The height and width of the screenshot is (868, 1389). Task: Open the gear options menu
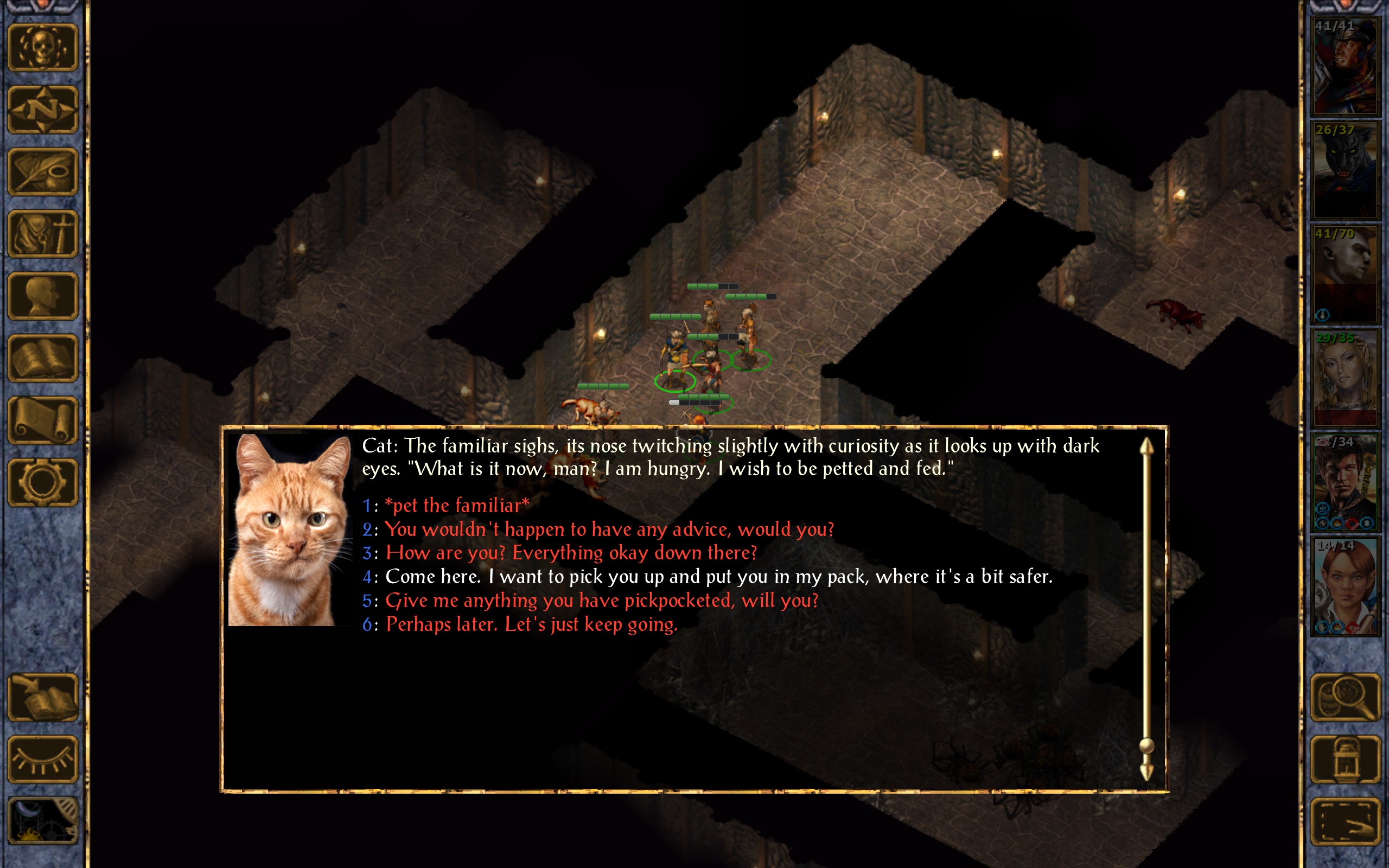coord(42,483)
